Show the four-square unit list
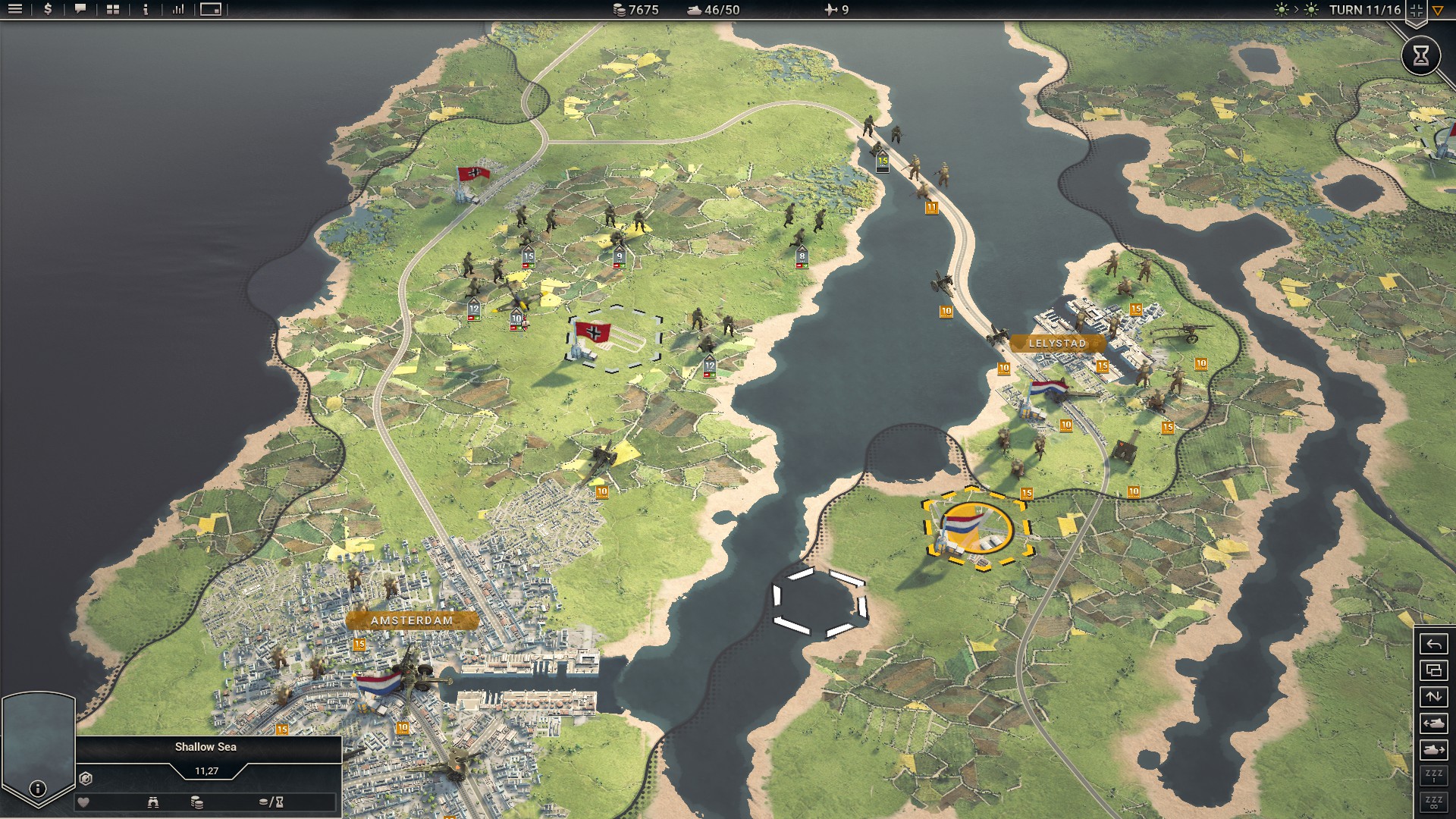This screenshot has height=819, width=1456. [113, 10]
